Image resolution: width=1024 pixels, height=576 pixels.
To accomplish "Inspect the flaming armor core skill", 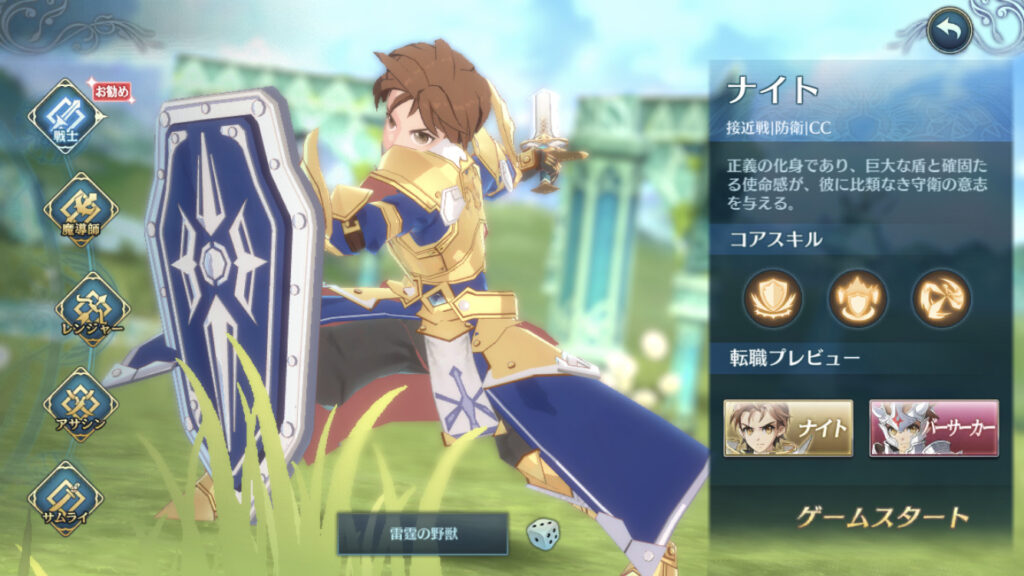I will pyautogui.click(x=857, y=297).
